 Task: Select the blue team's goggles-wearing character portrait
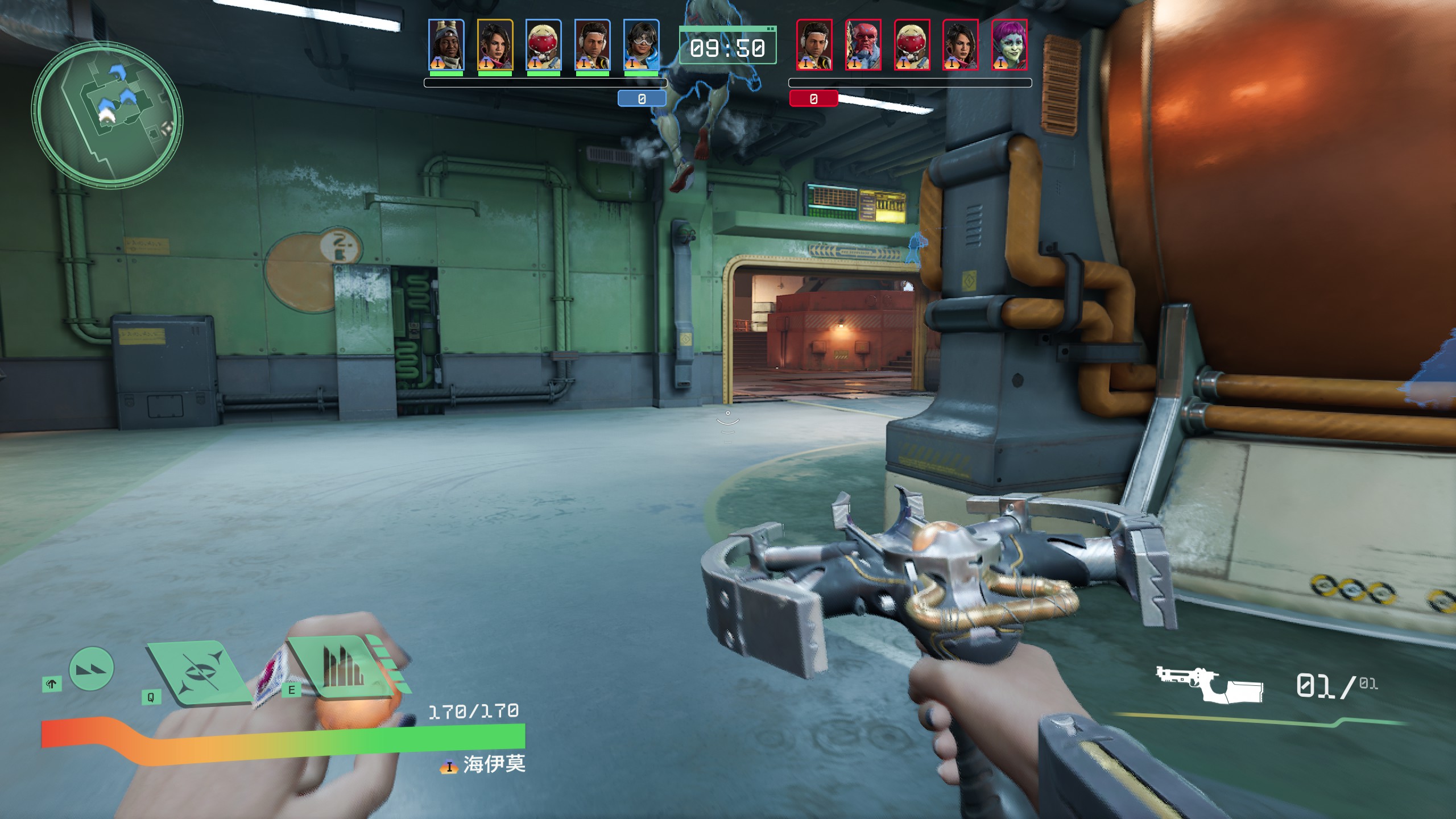(641, 45)
